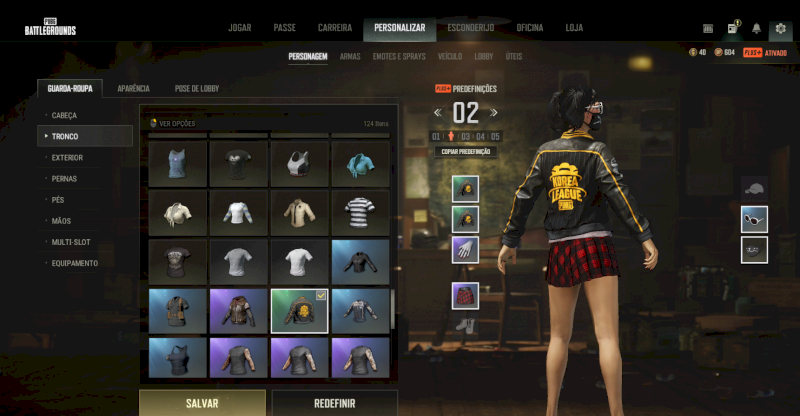Select the Pernas clothing category

click(64, 178)
